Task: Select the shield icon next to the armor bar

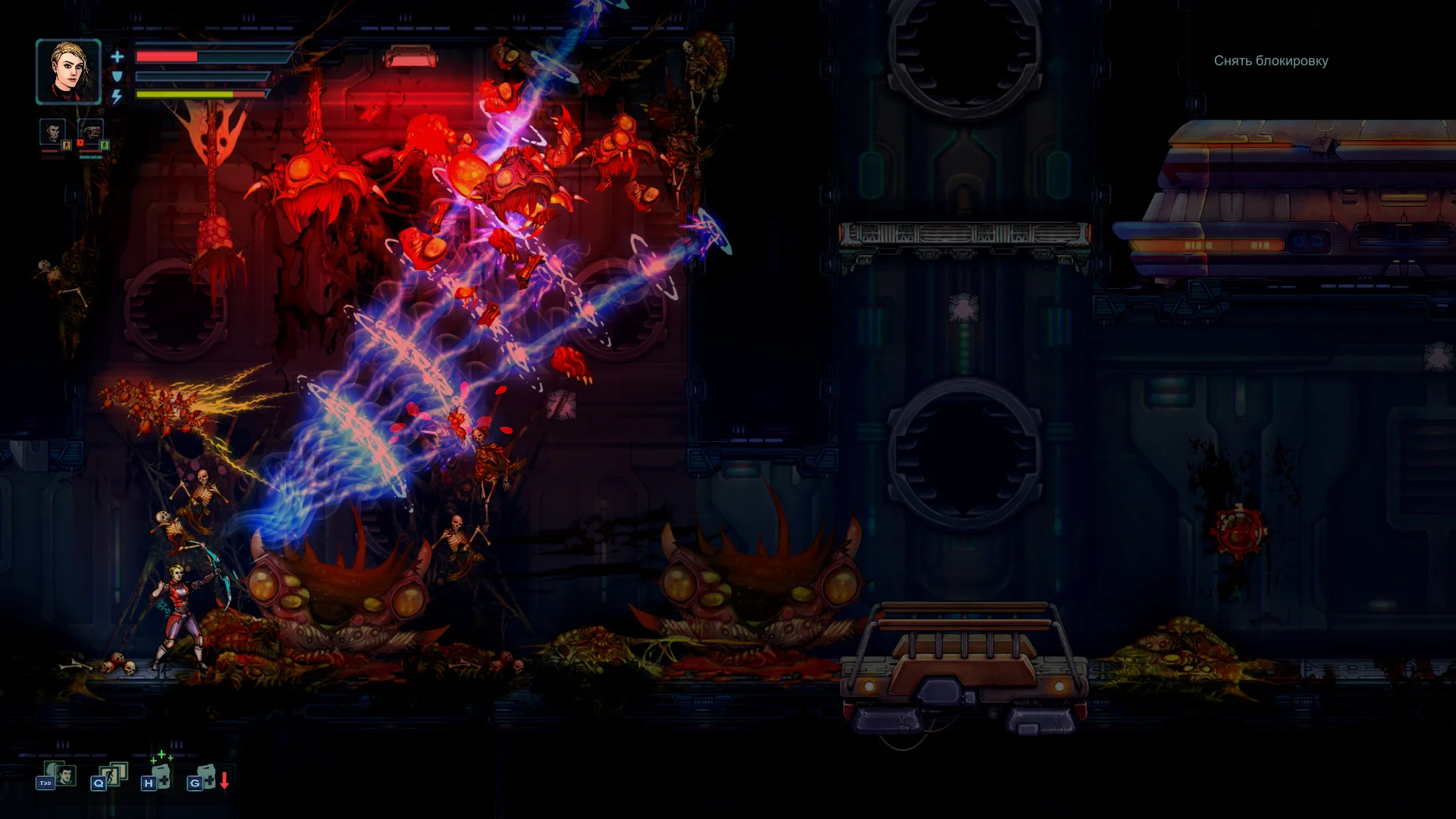Action: pyautogui.click(x=118, y=77)
